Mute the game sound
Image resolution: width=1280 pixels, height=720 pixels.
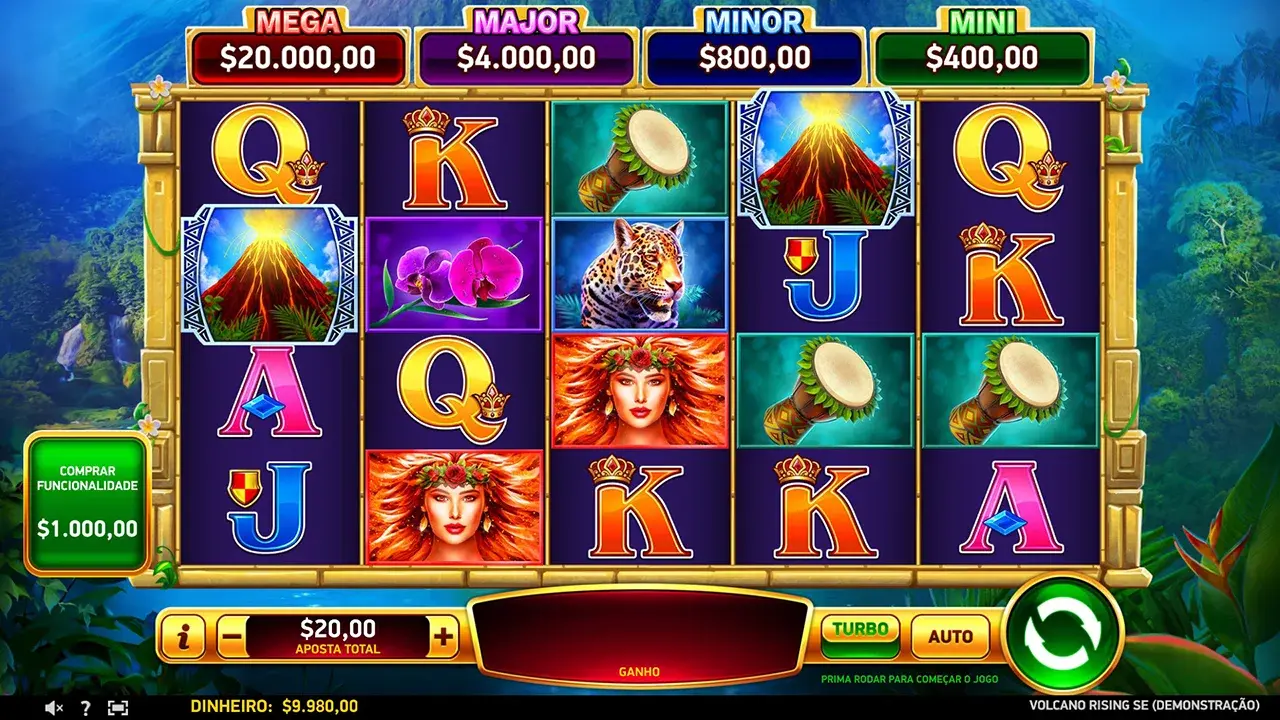click(53, 707)
